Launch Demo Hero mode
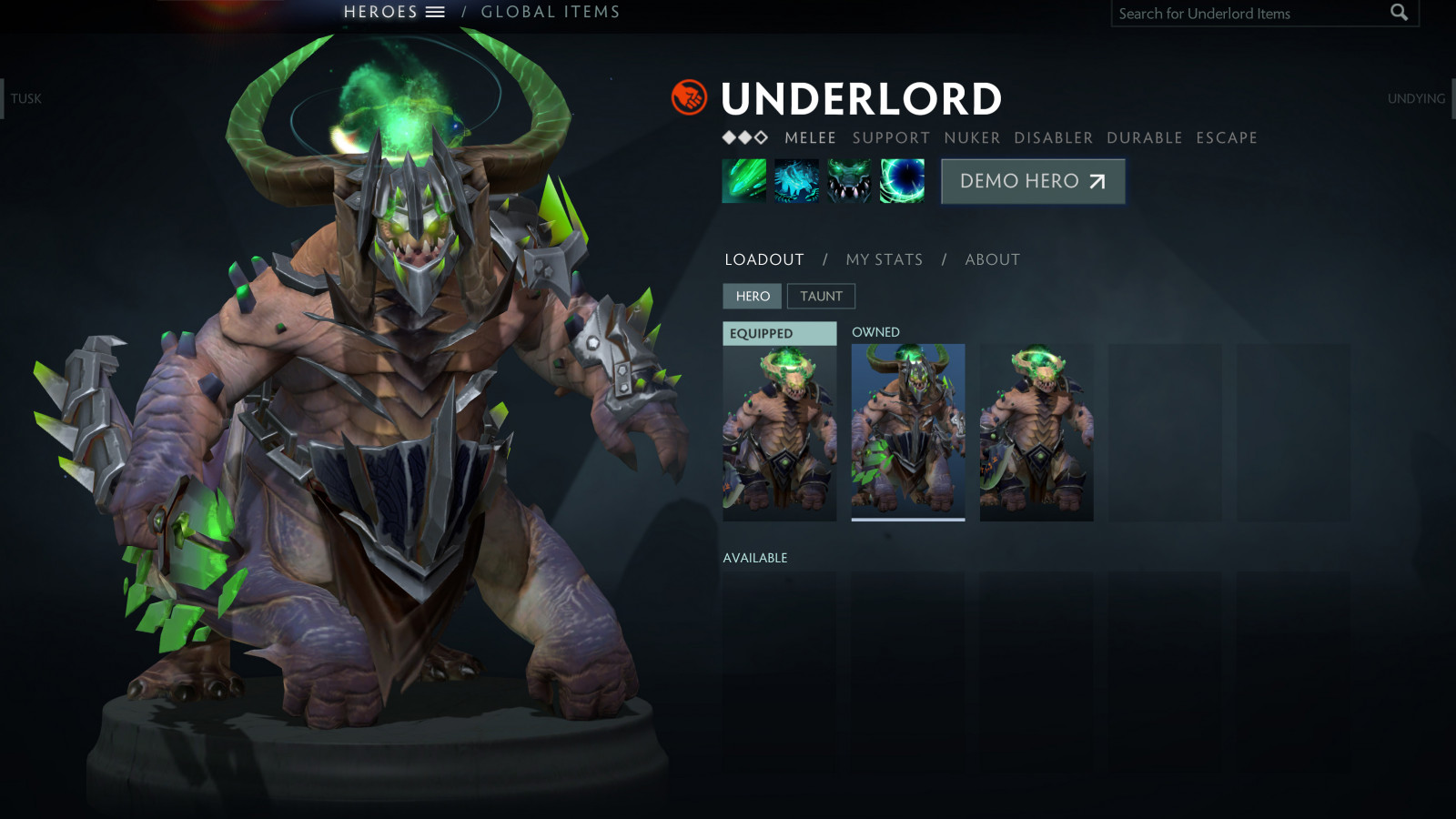The width and height of the screenshot is (1456, 819). point(1033,181)
